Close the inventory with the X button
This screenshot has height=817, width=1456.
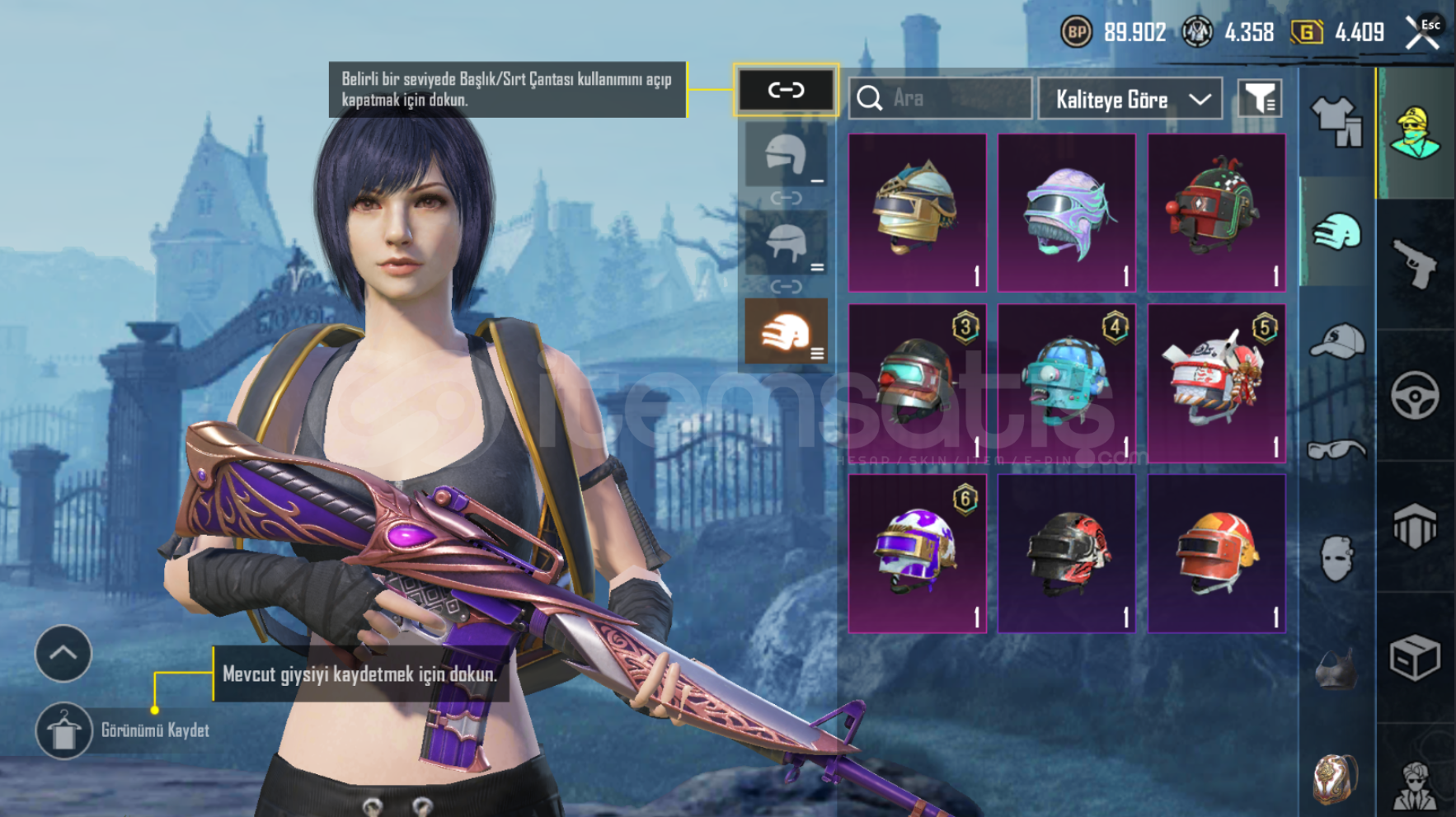click(x=1423, y=32)
